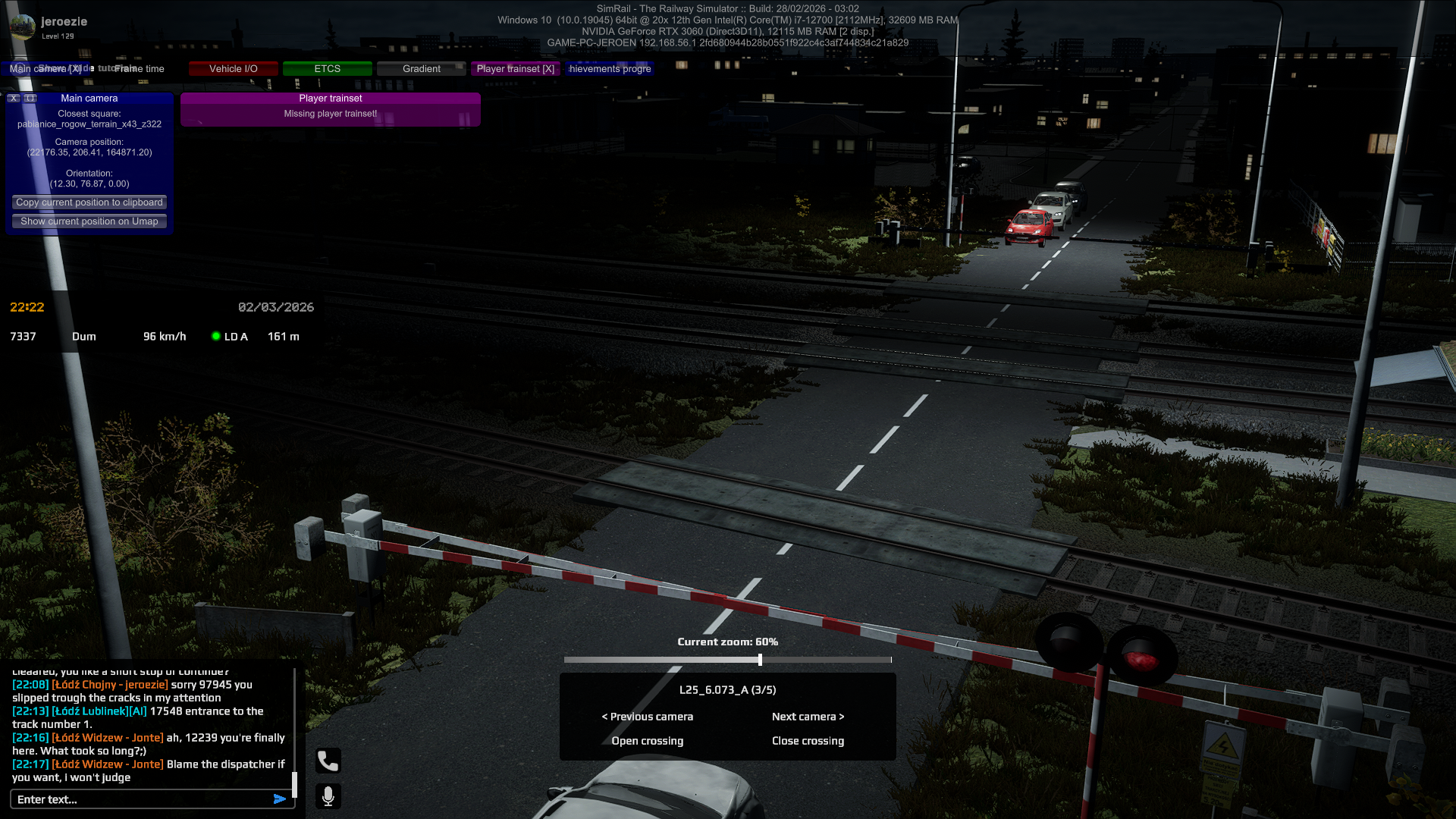Viewport: 1456px width, 819px height.
Task: Copy current position to clipboard
Action: (89, 202)
